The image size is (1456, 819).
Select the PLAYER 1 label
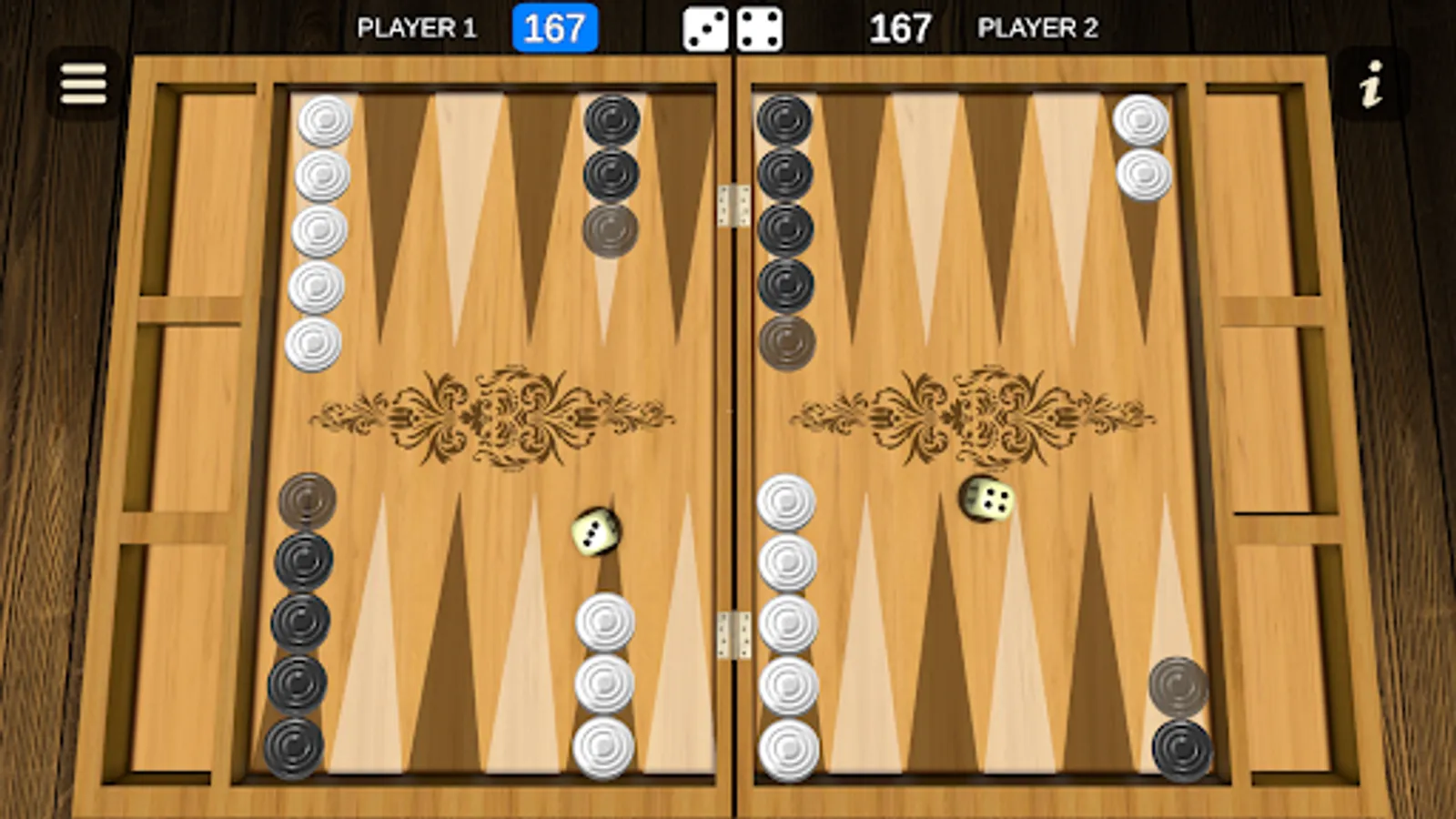[418, 25]
